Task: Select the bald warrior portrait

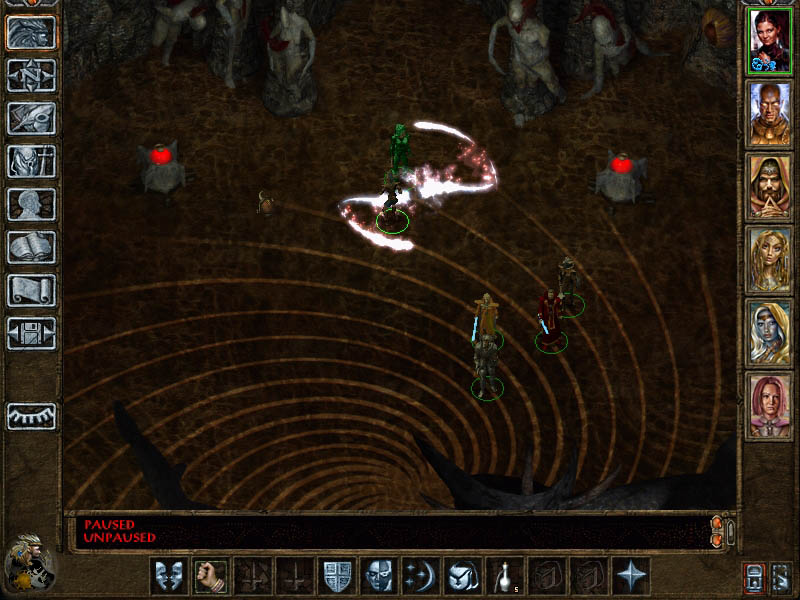Action: (x=769, y=114)
